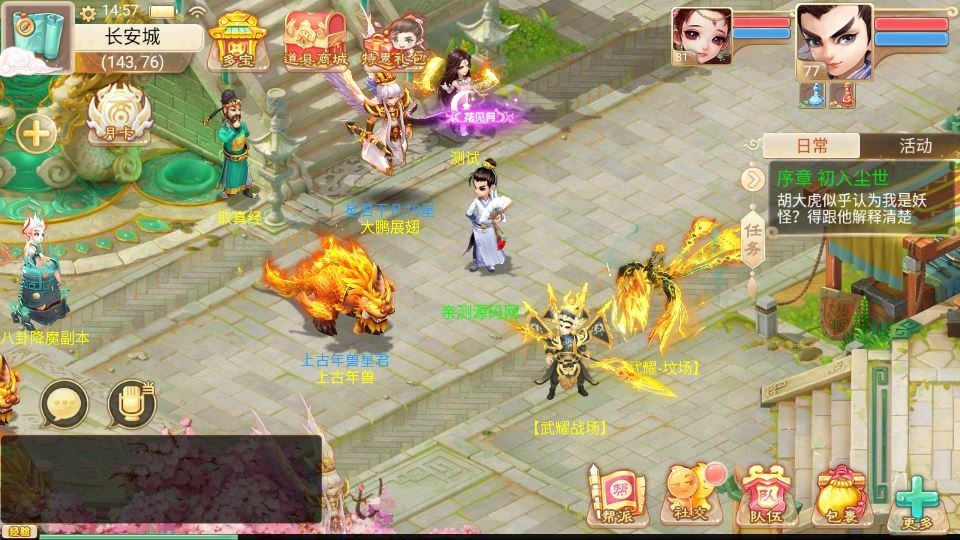960x540 pixels.
Task: Open the 特惠礼包 gift pack offer
Action: [x=391, y=42]
